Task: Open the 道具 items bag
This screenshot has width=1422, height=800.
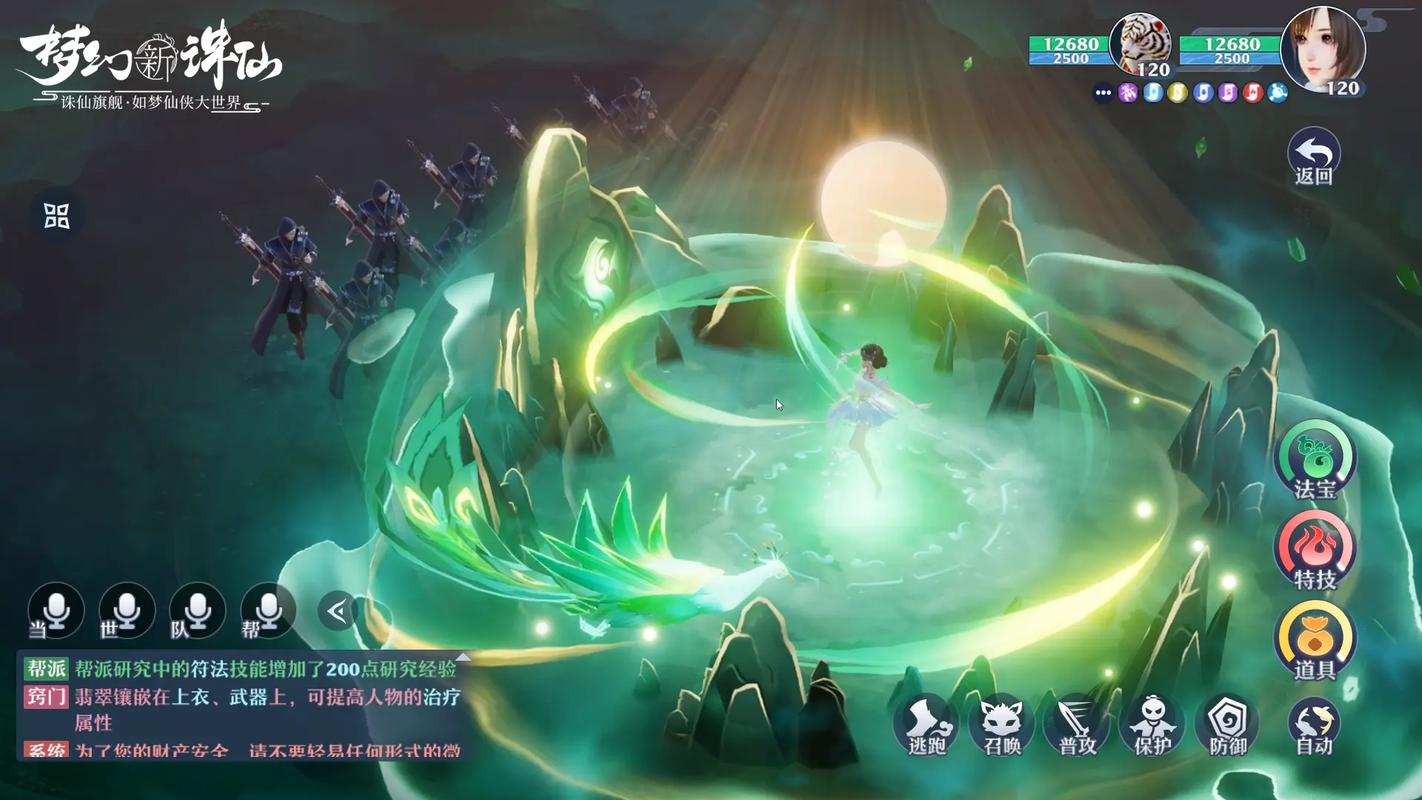Action: click(1315, 638)
